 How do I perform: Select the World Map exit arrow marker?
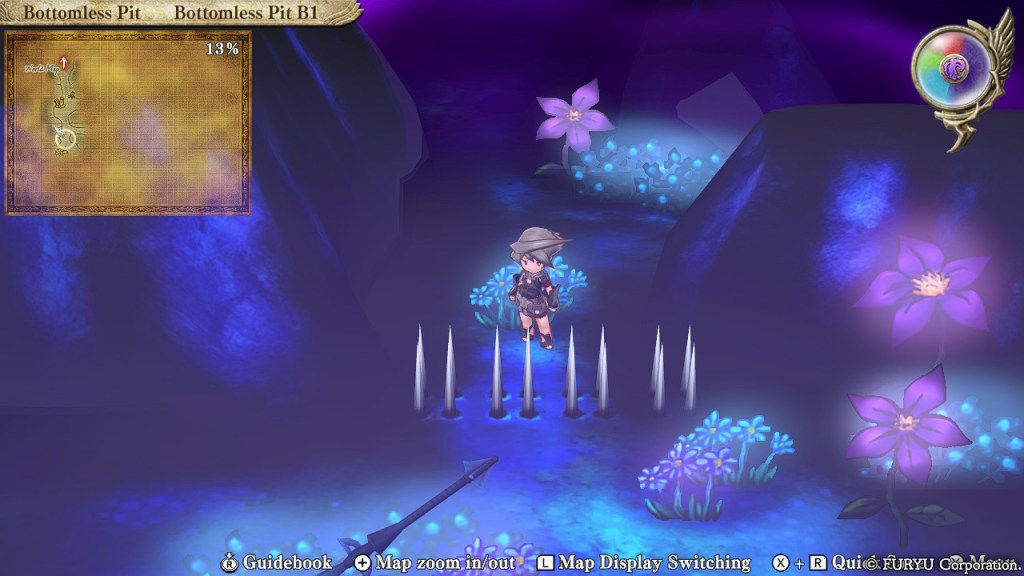pyautogui.click(x=64, y=63)
